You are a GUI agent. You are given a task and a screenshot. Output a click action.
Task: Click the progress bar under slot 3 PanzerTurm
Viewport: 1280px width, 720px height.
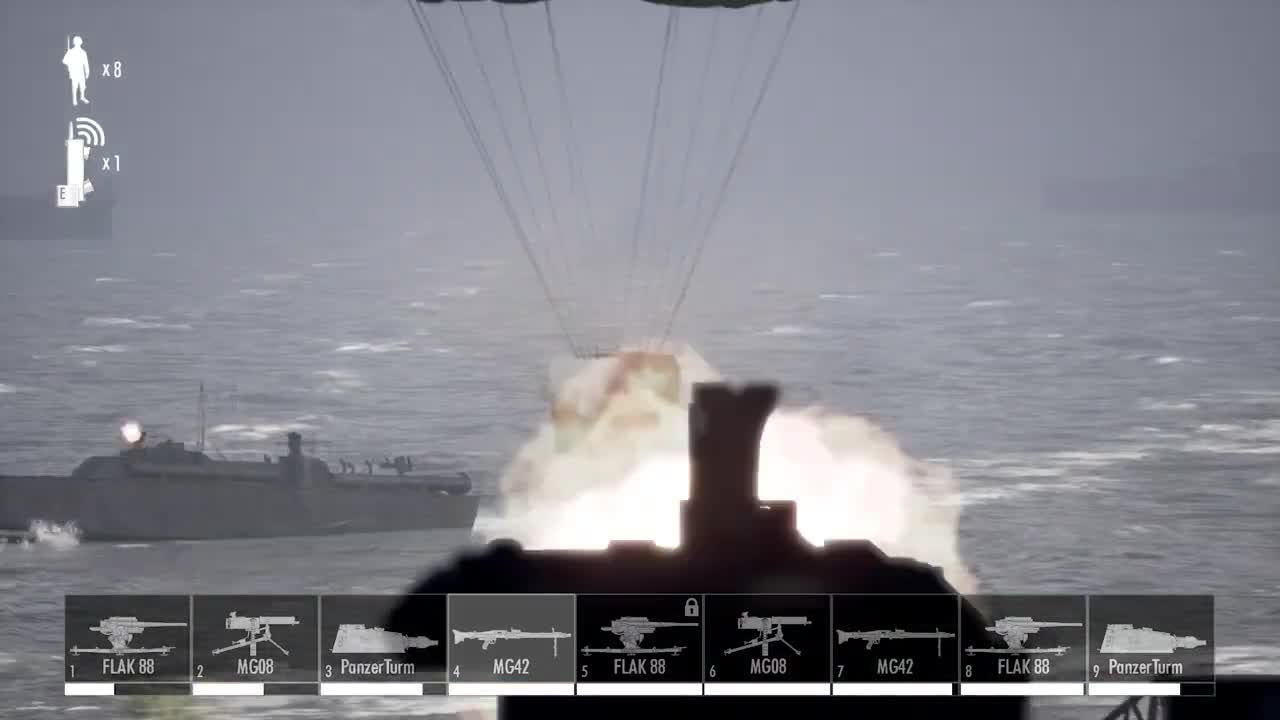(383, 687)
